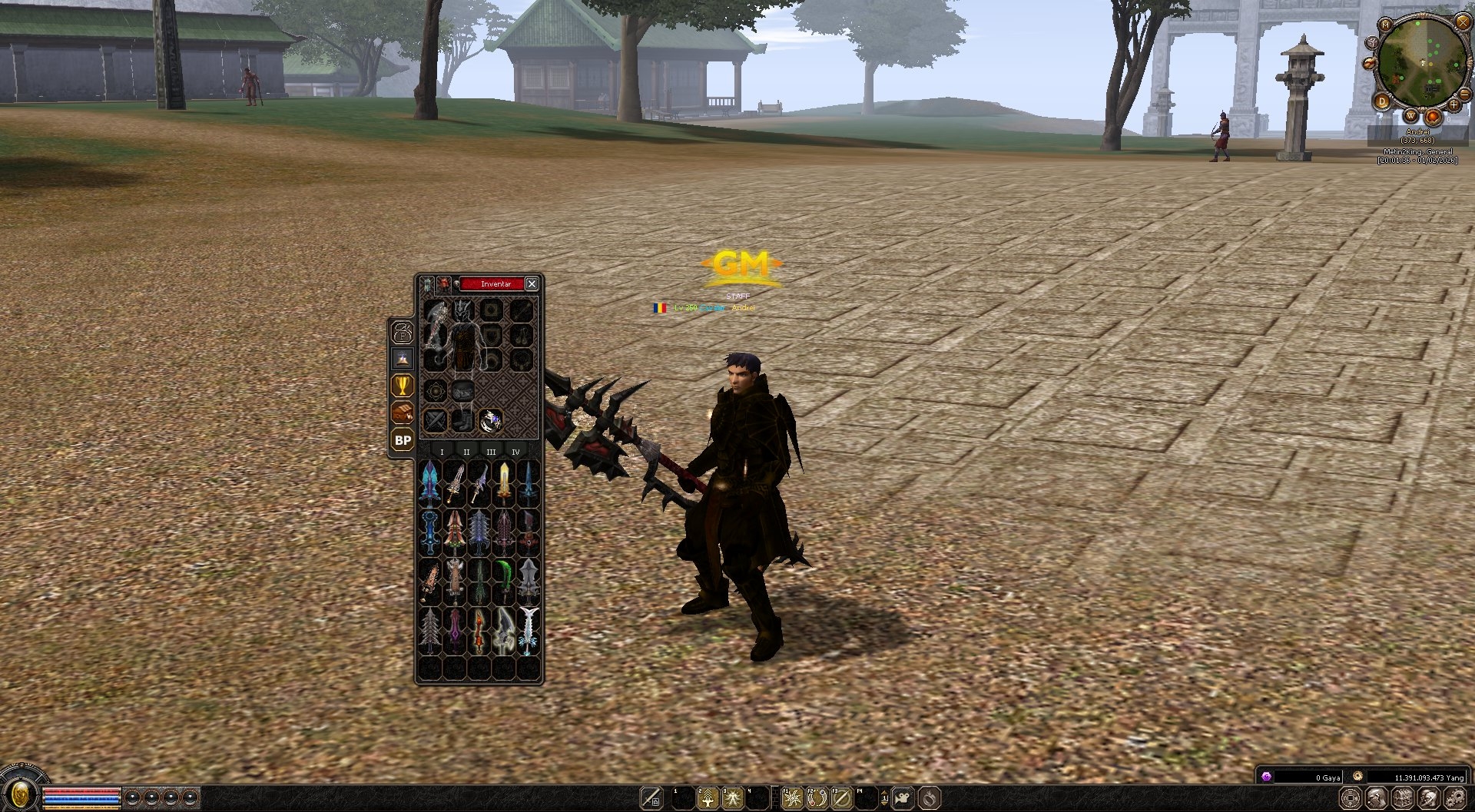Switch to inventory page IV
This screenshot has width=1475, height=812.
pos(516,452)
